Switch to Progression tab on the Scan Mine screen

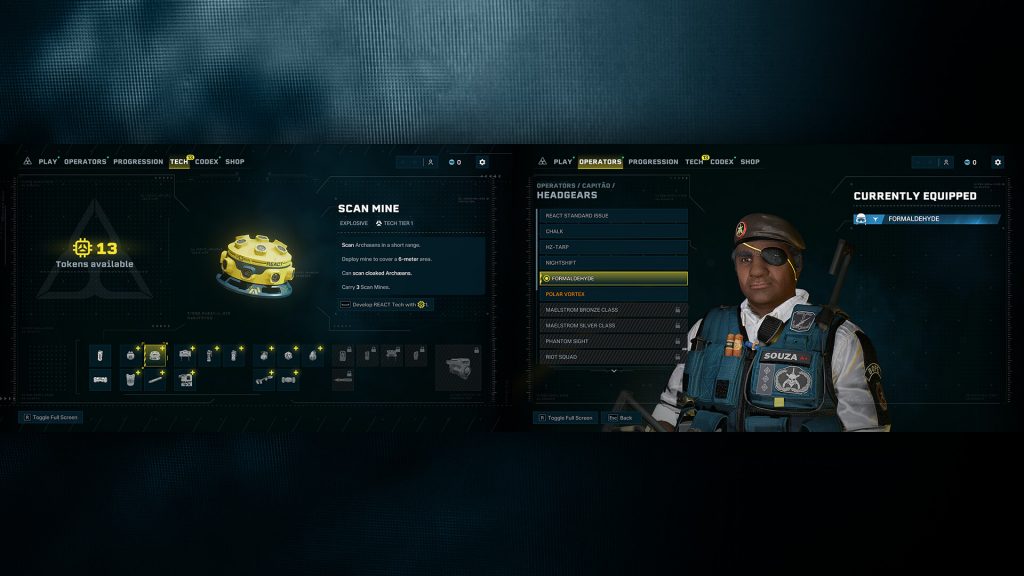[x=138, y=162]
